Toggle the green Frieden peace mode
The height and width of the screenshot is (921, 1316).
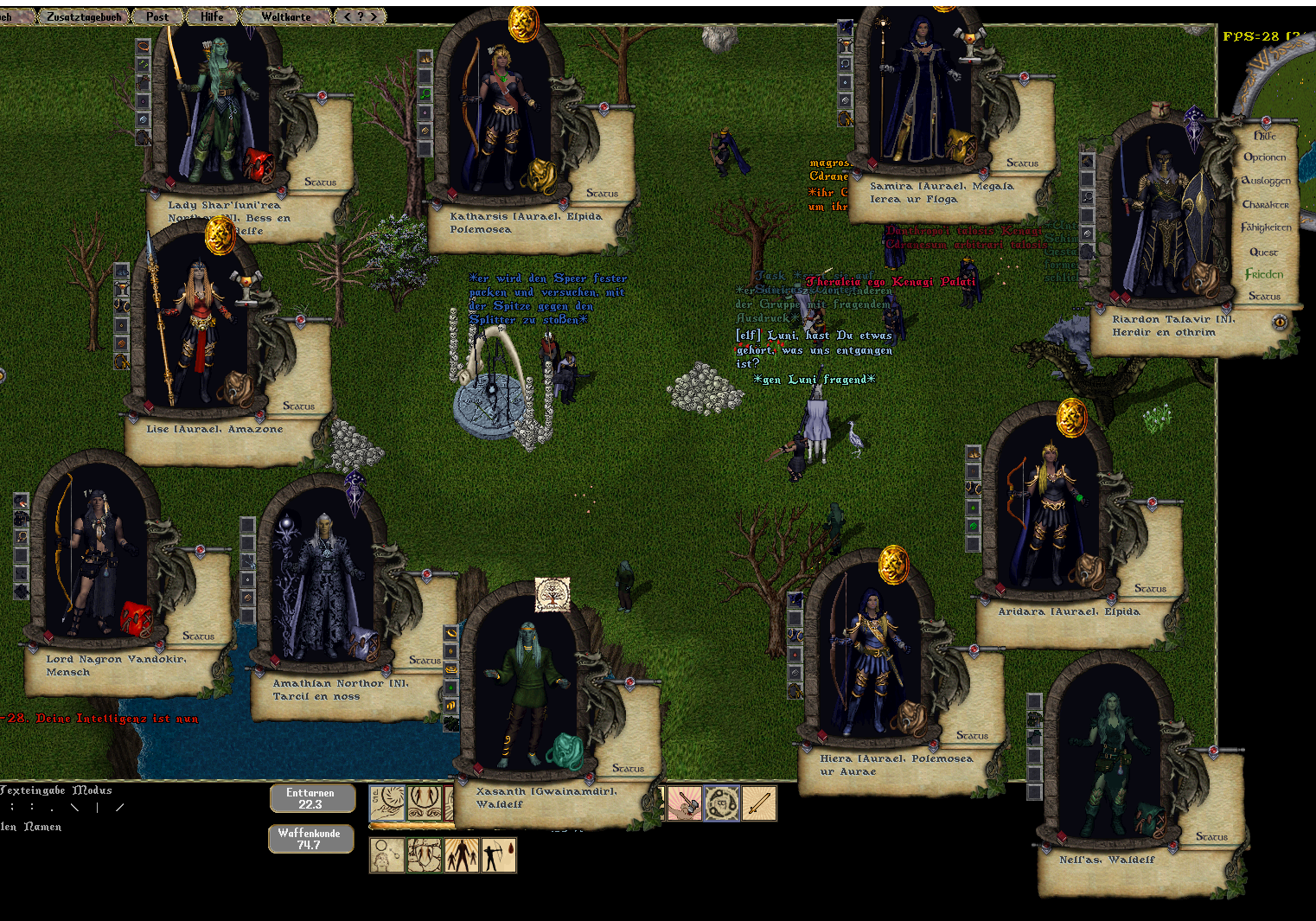1264,274
